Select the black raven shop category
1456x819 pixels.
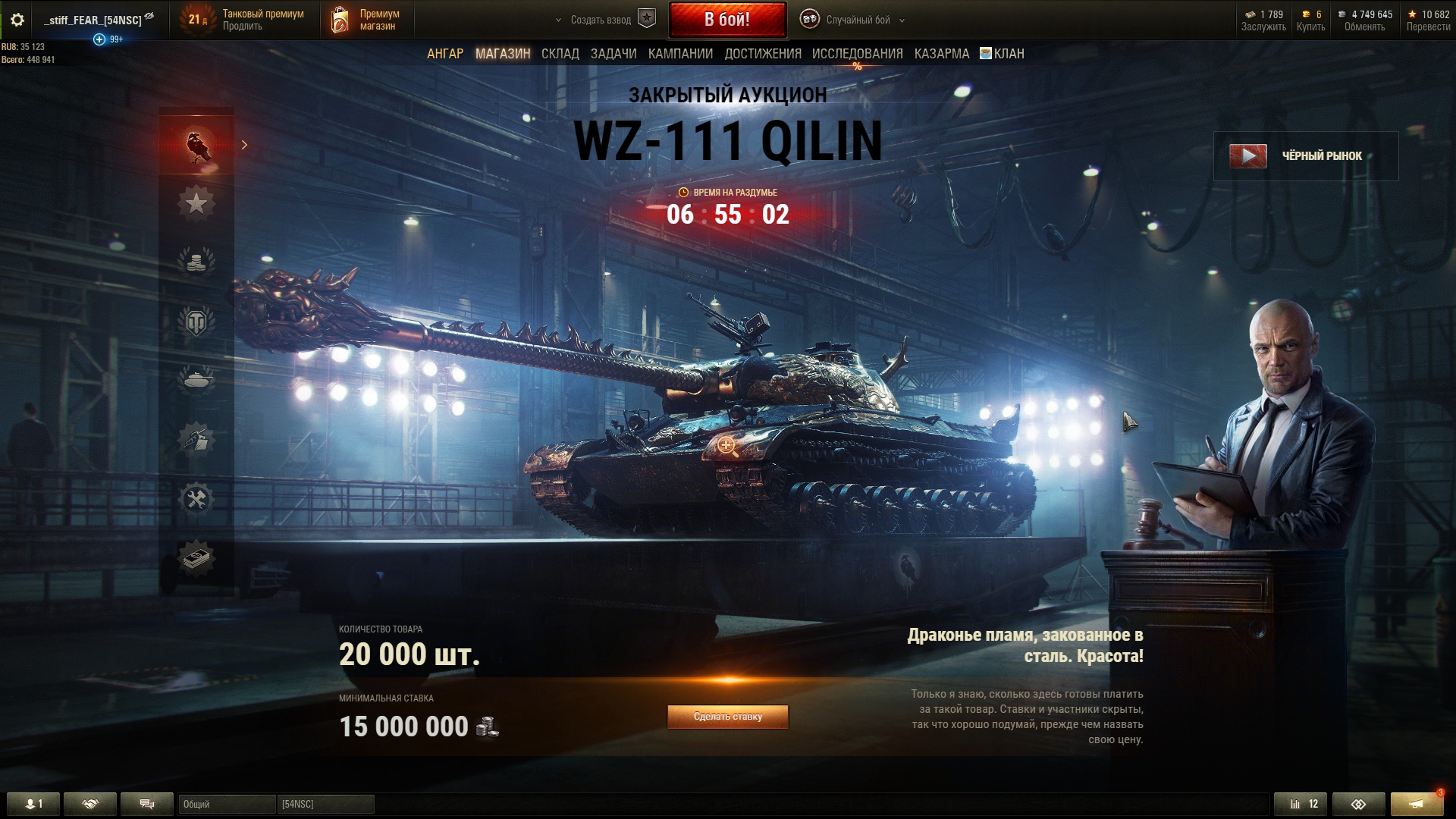[196, 144]
